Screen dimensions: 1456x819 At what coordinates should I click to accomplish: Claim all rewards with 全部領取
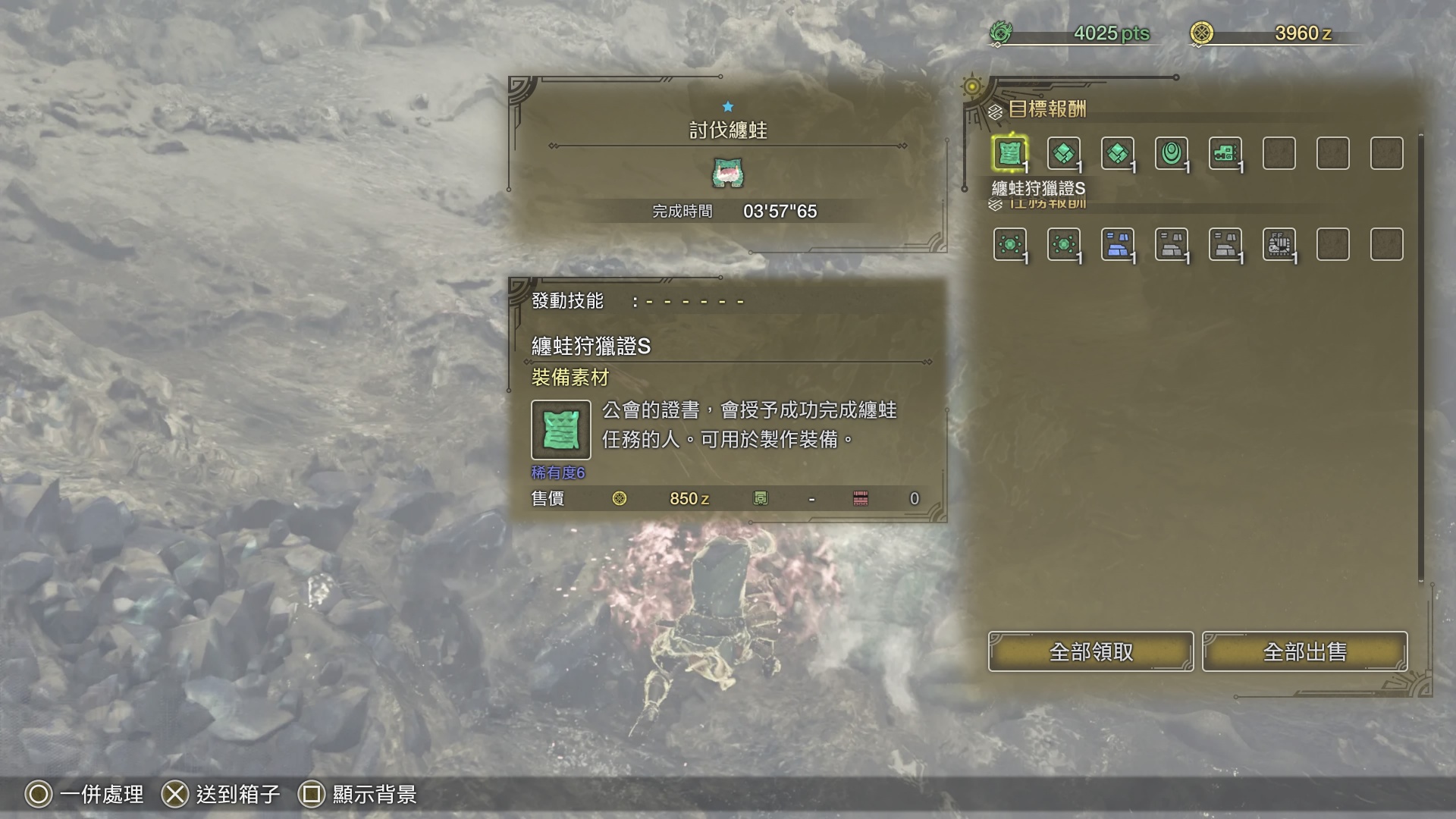pyautogui.click(x=1090, y=651)
